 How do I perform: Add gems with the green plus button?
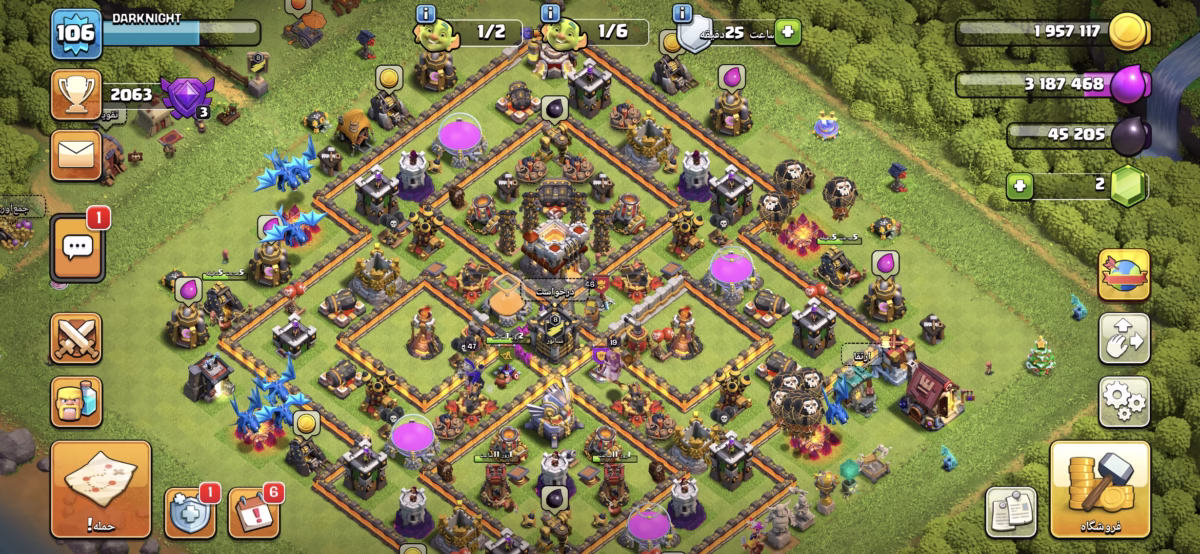click(1019, 186)
